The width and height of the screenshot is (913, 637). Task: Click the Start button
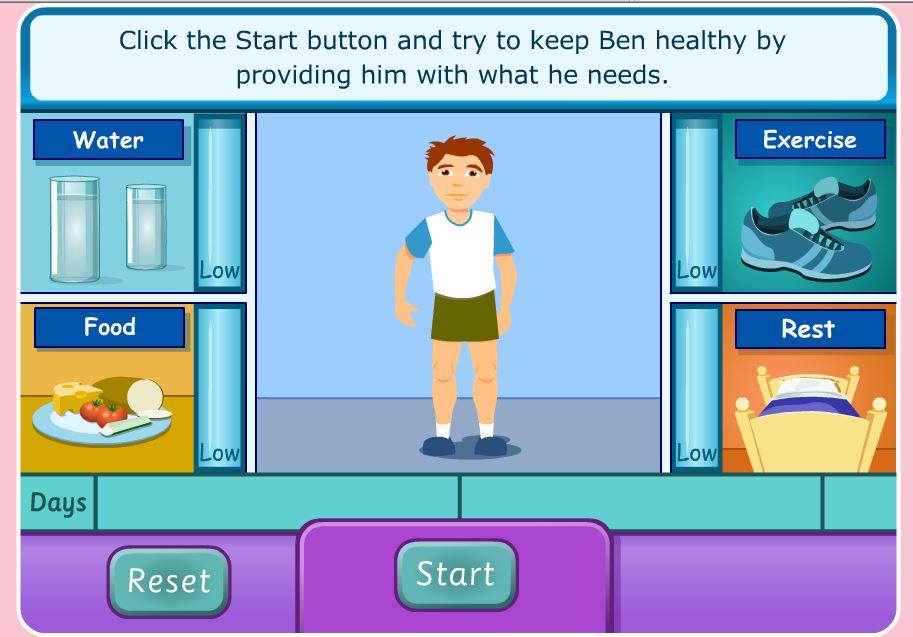pyautogui.click(x=456, y=574)
